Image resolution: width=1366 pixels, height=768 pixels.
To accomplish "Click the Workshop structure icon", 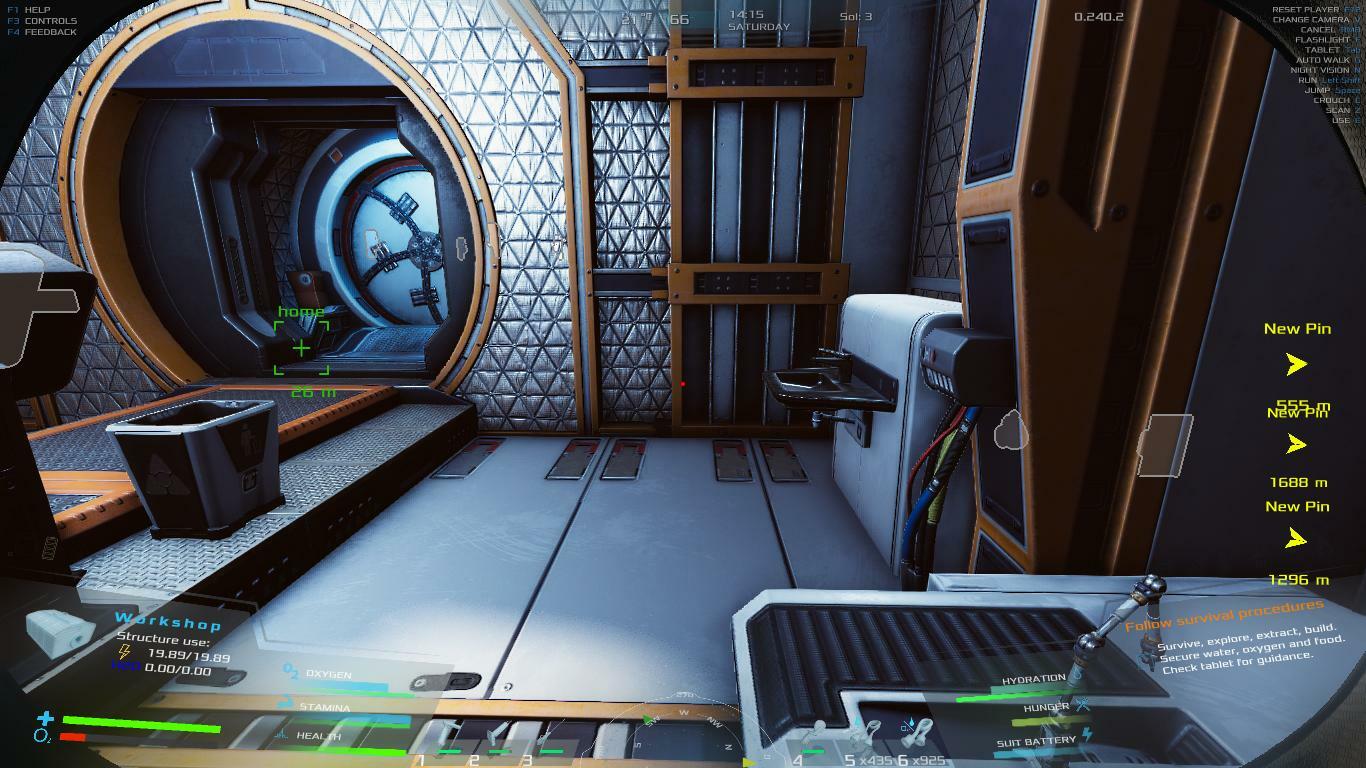I will pos(60,632).
